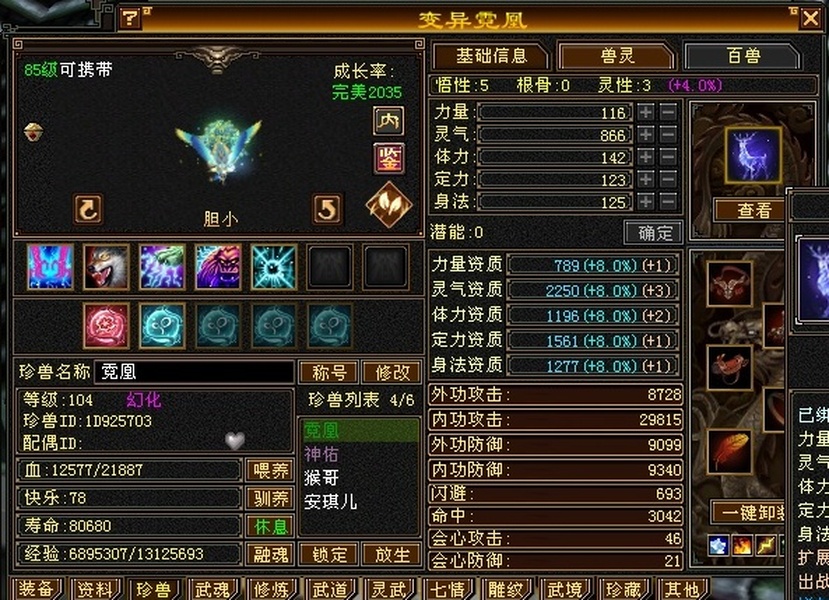Release the pet via 放生
This screenshot has height=600, width=829.
[x=391, y=554]
